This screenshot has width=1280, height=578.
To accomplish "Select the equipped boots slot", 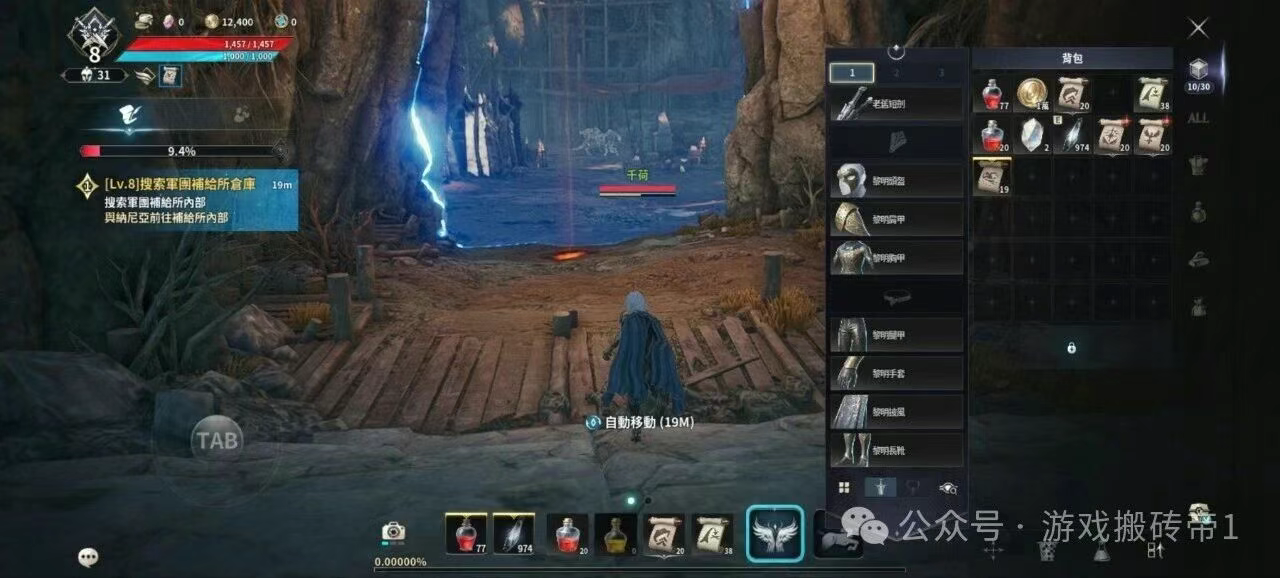I will [896, 450].
